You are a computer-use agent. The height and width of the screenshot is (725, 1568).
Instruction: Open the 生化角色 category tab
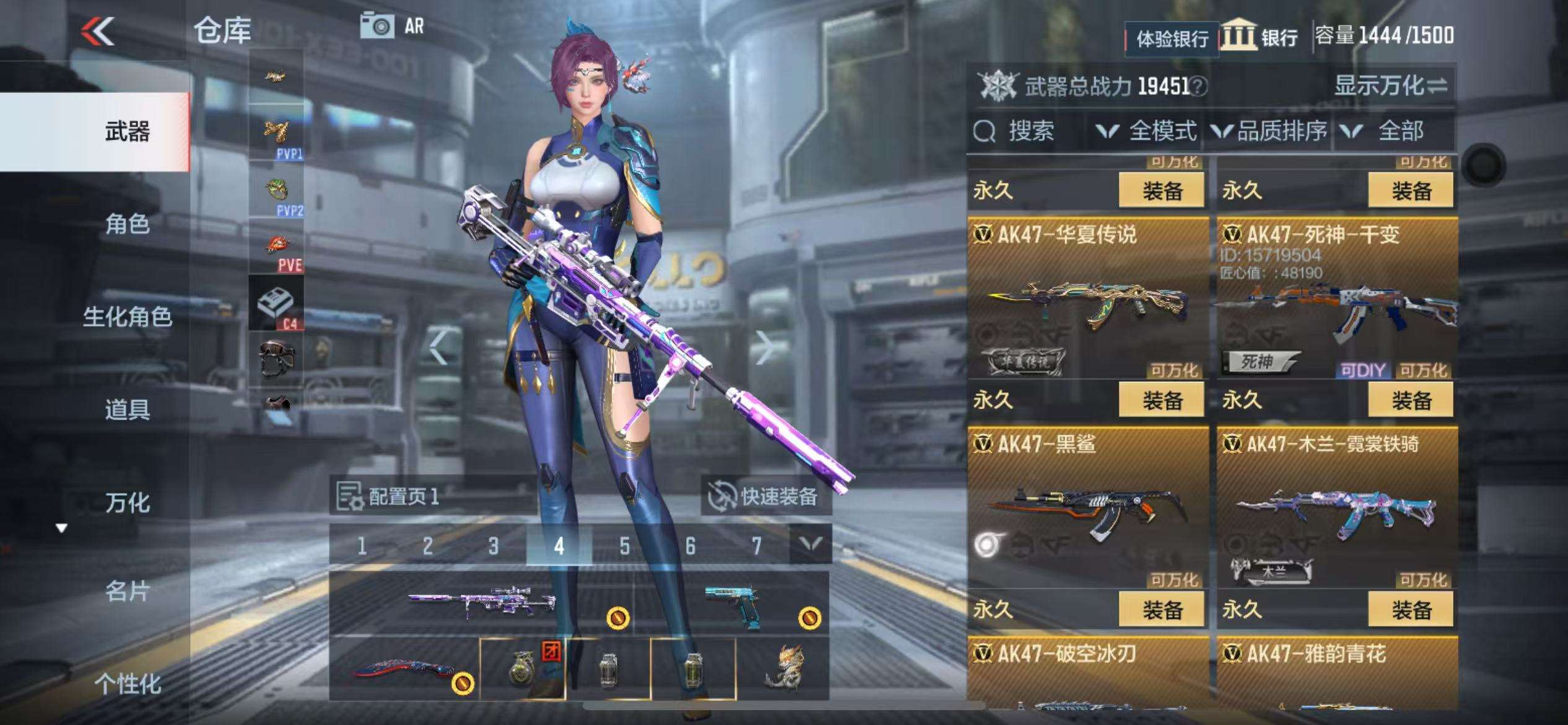tap(127, 317)
